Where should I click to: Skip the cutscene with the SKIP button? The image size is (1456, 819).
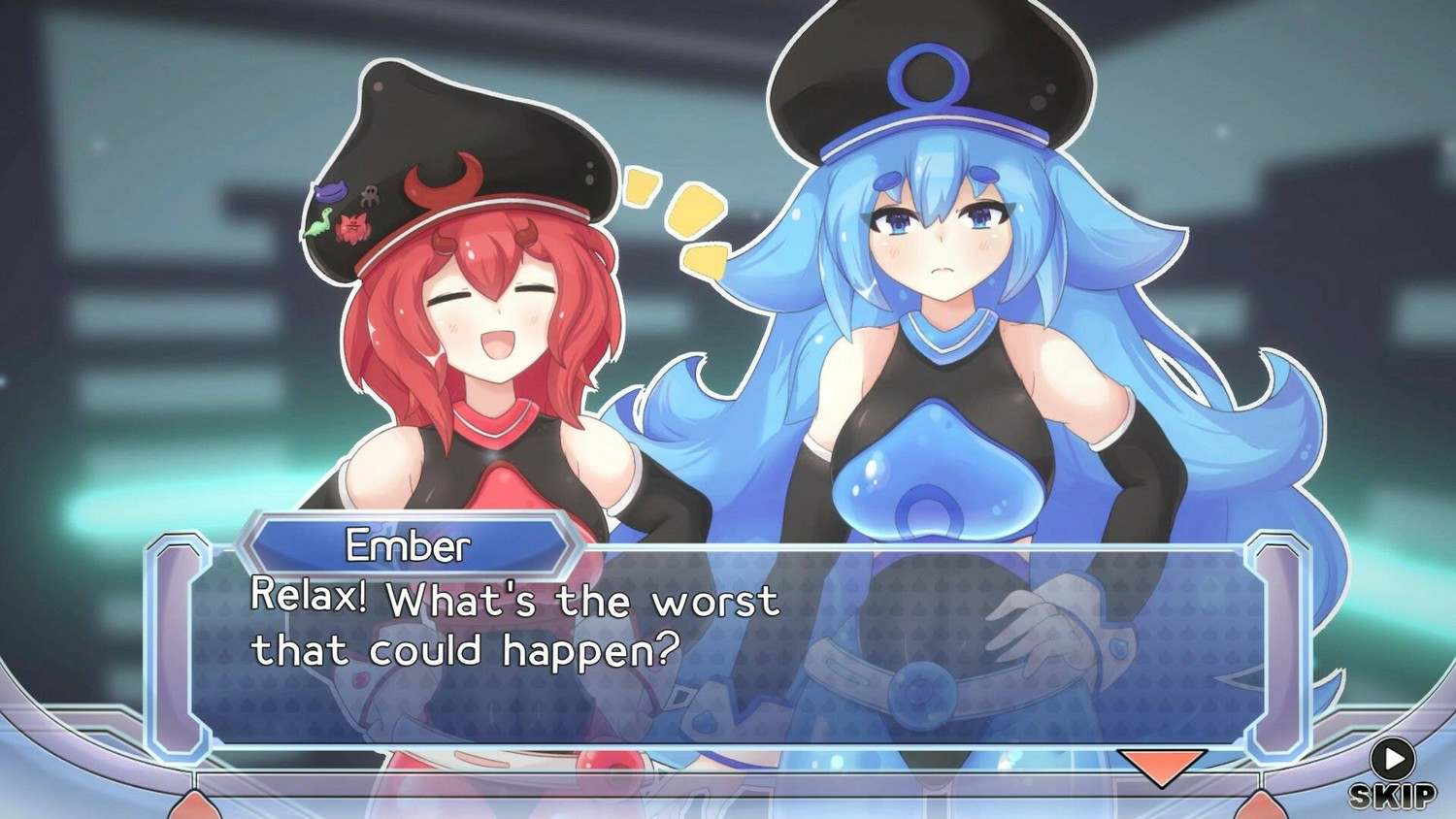pos(1392,775)
